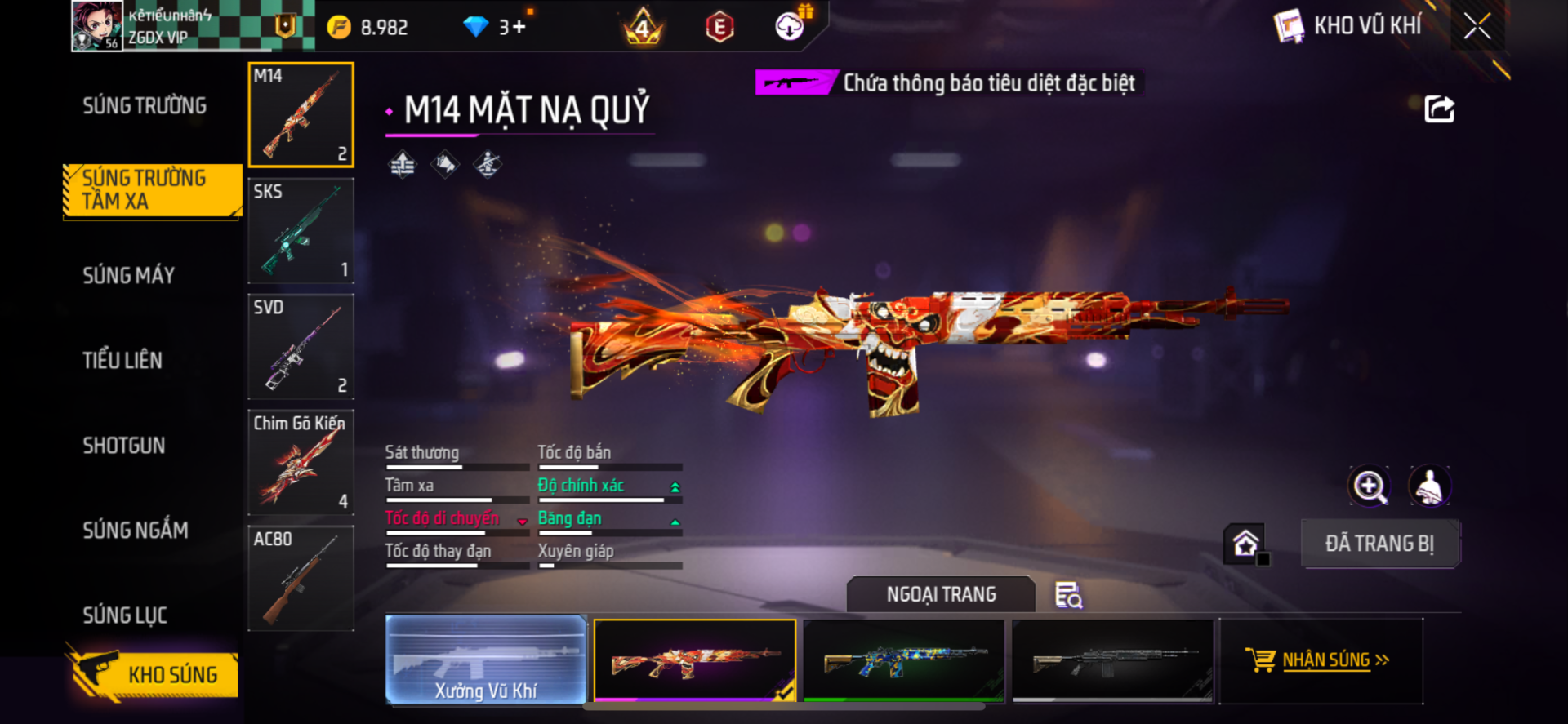Select the blue-yellow M14 skin thumbnail
This screenshot has width=1568, height=724.
(x=904, y=660)
